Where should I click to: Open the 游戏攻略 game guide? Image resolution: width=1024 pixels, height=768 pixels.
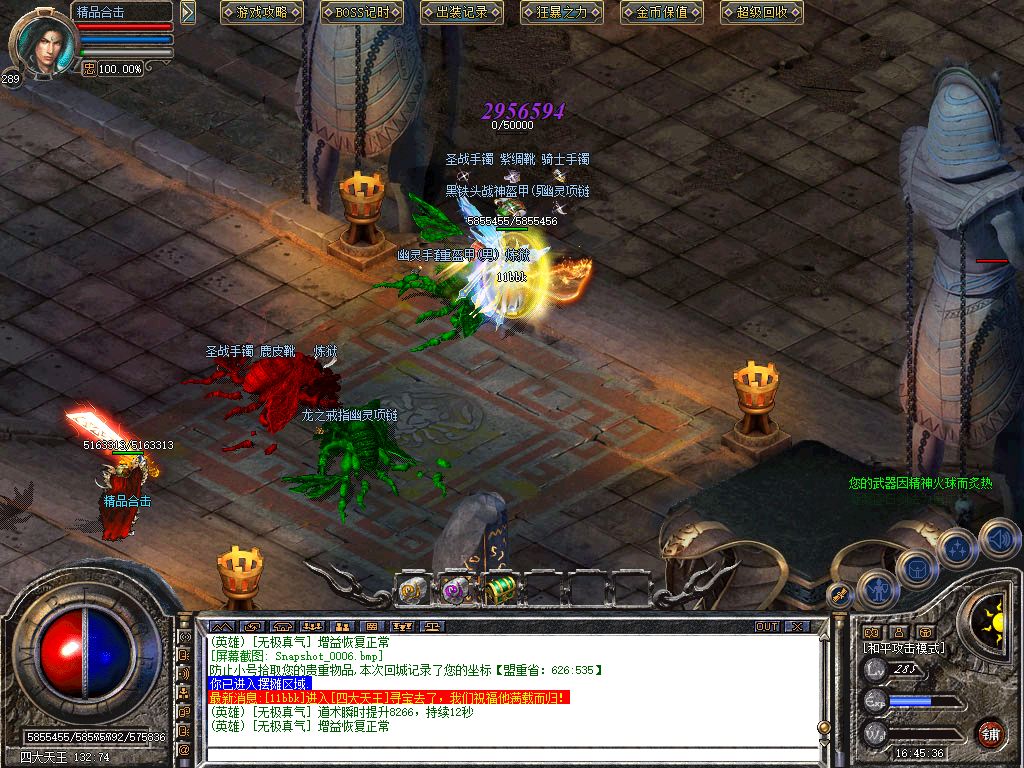pyautogui.click(x=262, y=13)
